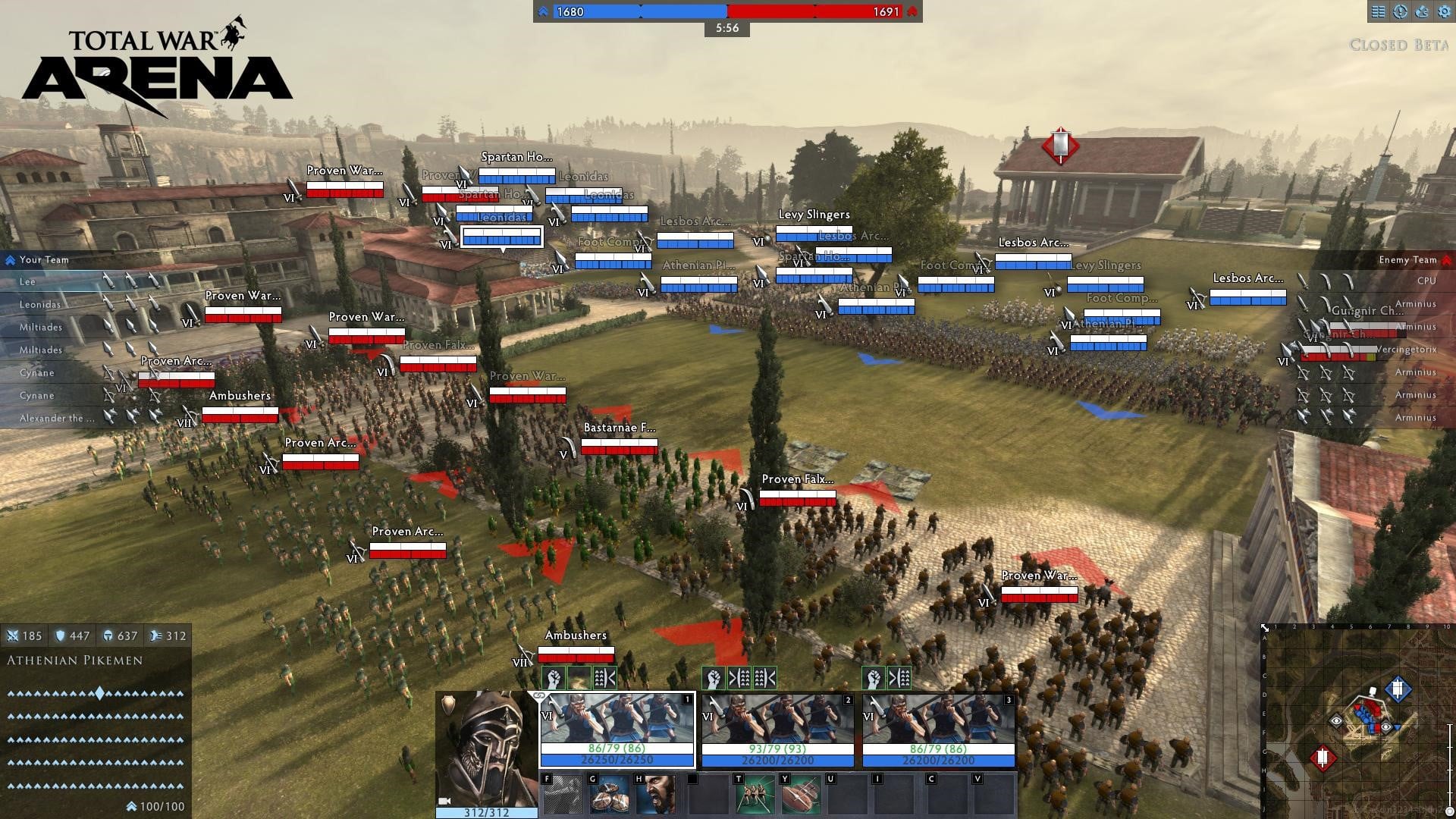Open the map ping alert icon
1456x819 pixels.
click(1401, 11)
